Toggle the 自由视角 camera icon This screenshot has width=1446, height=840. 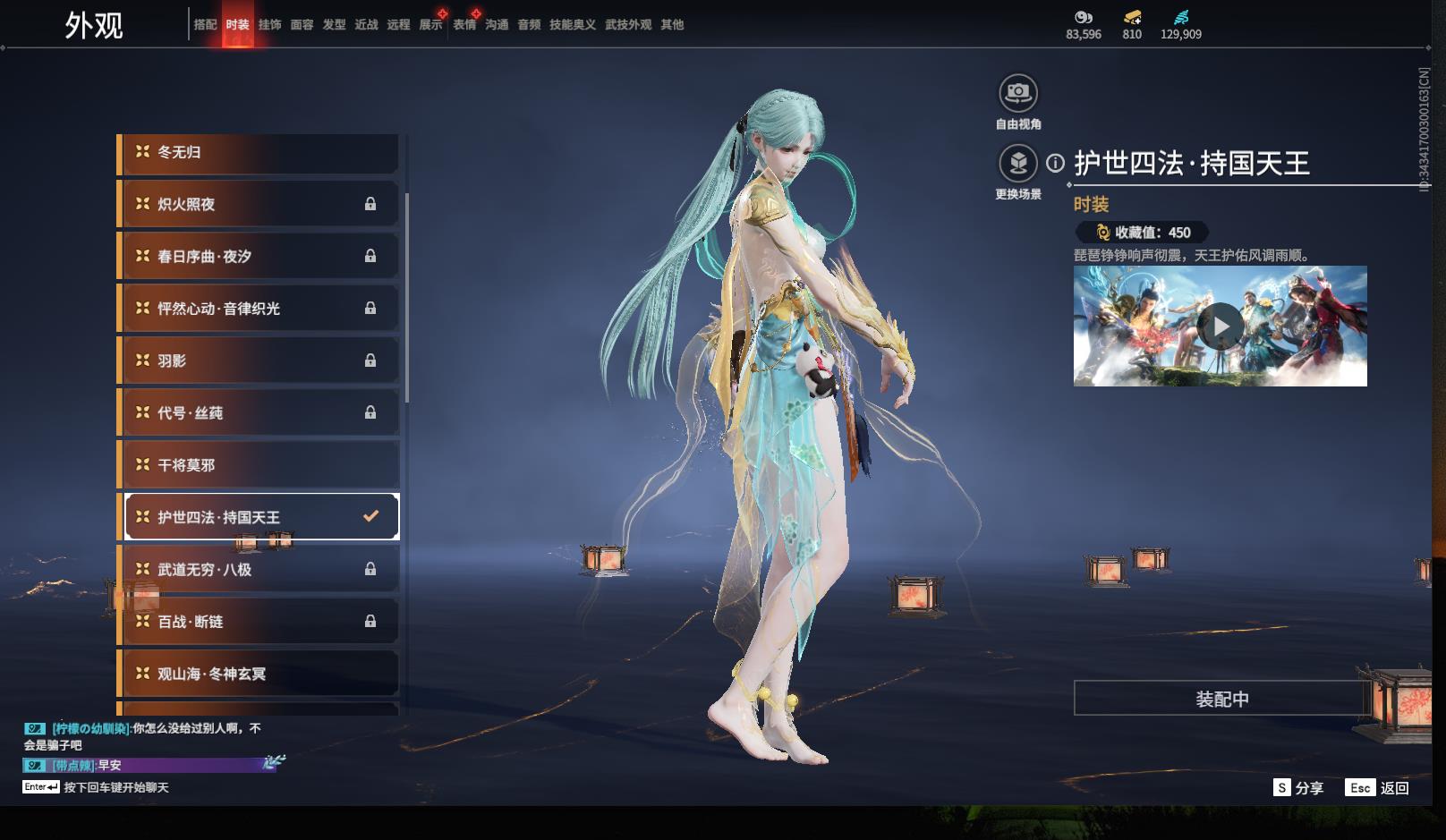1017,93
